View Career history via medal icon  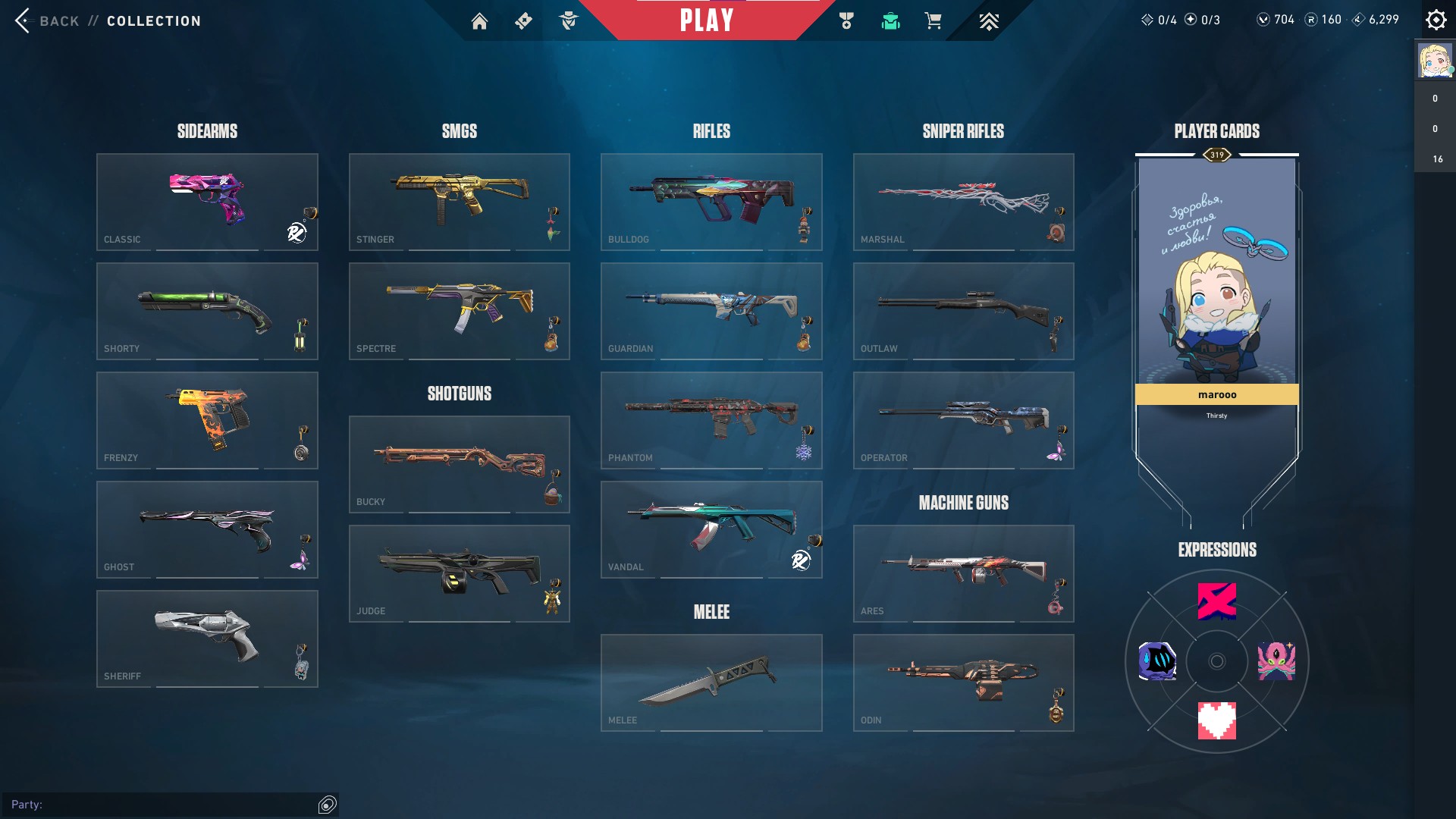847,20
